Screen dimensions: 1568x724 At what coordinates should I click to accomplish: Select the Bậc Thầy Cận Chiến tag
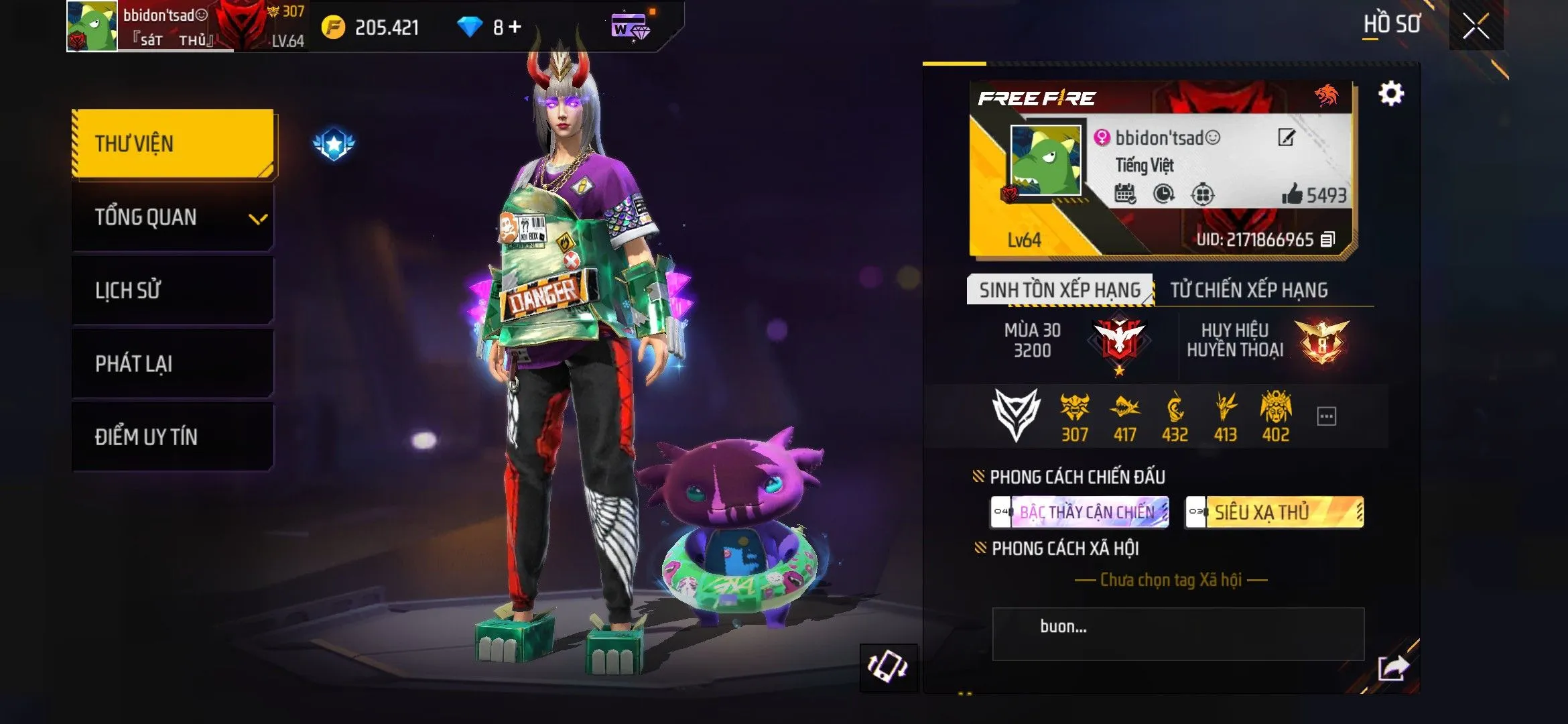[x=1080, y=512]
